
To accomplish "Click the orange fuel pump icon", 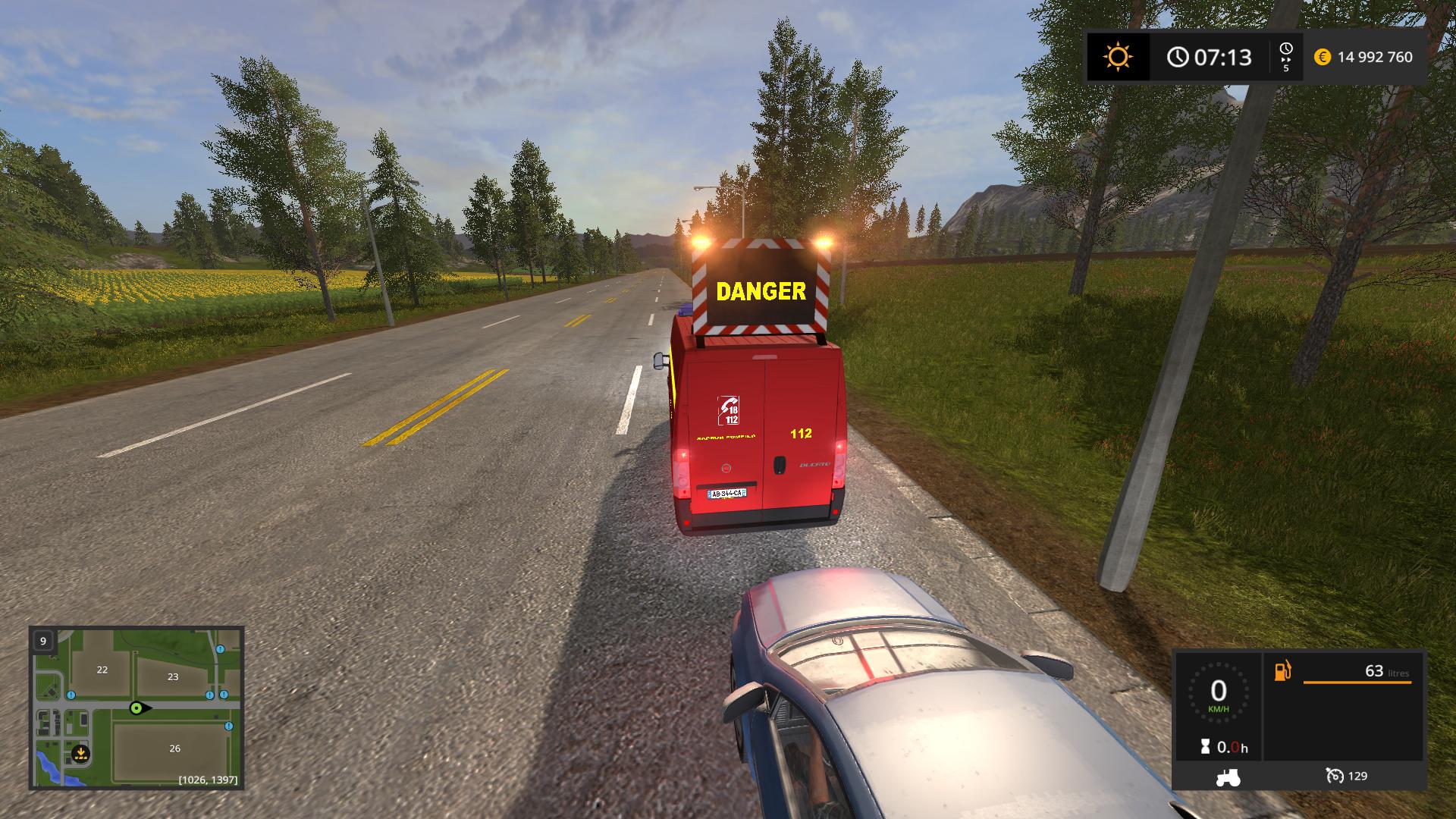I will click(x=1282, y=671).
